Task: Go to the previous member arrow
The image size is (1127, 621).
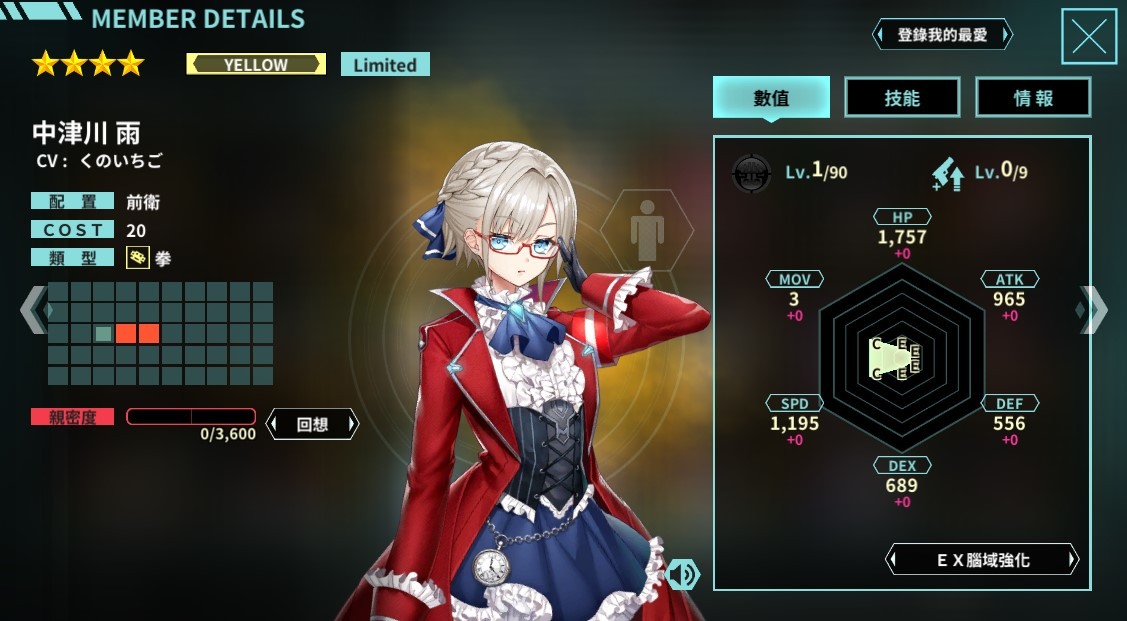Action: pos(32,310)
